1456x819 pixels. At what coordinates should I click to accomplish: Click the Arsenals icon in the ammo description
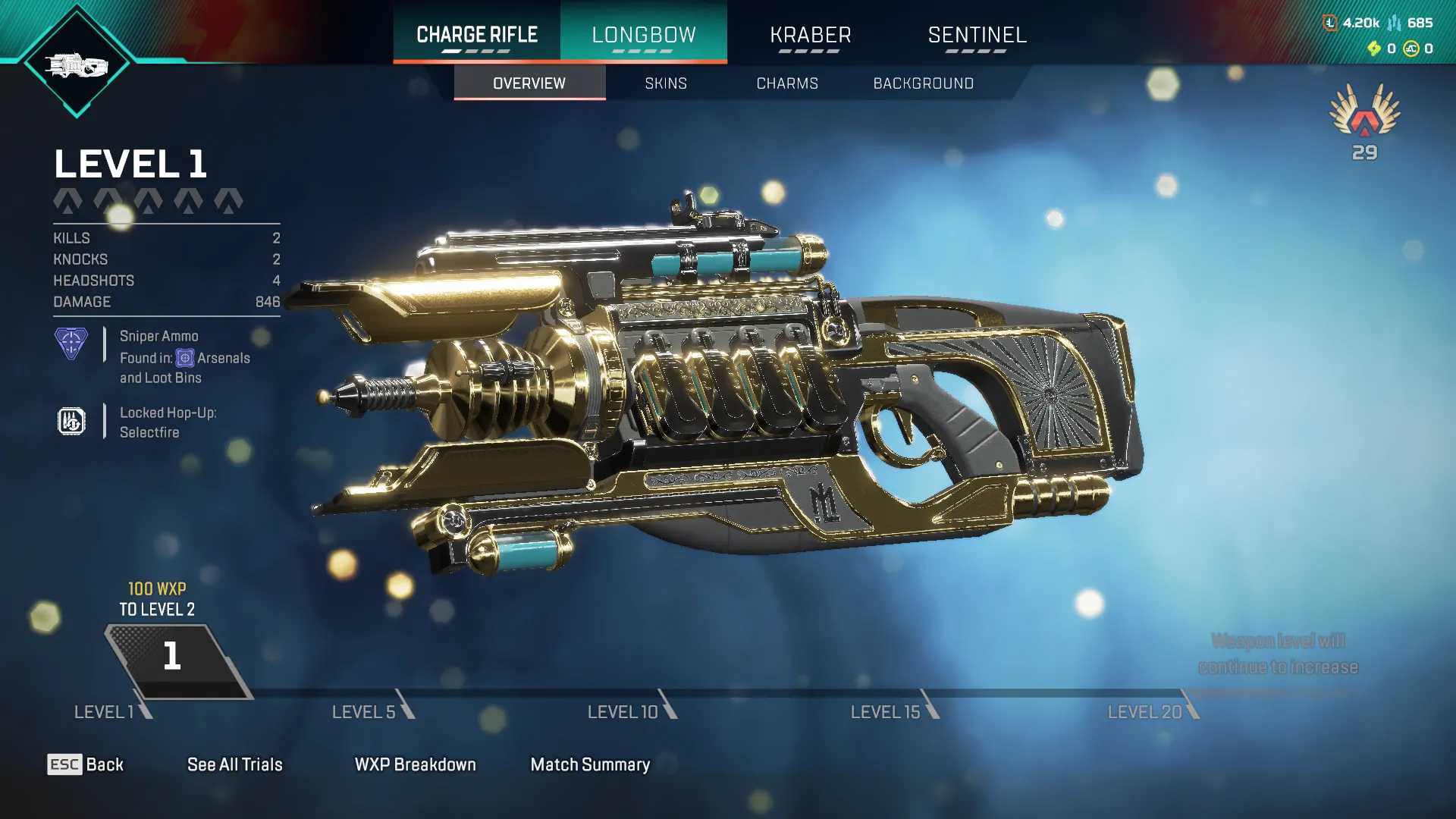click(185, 357)
